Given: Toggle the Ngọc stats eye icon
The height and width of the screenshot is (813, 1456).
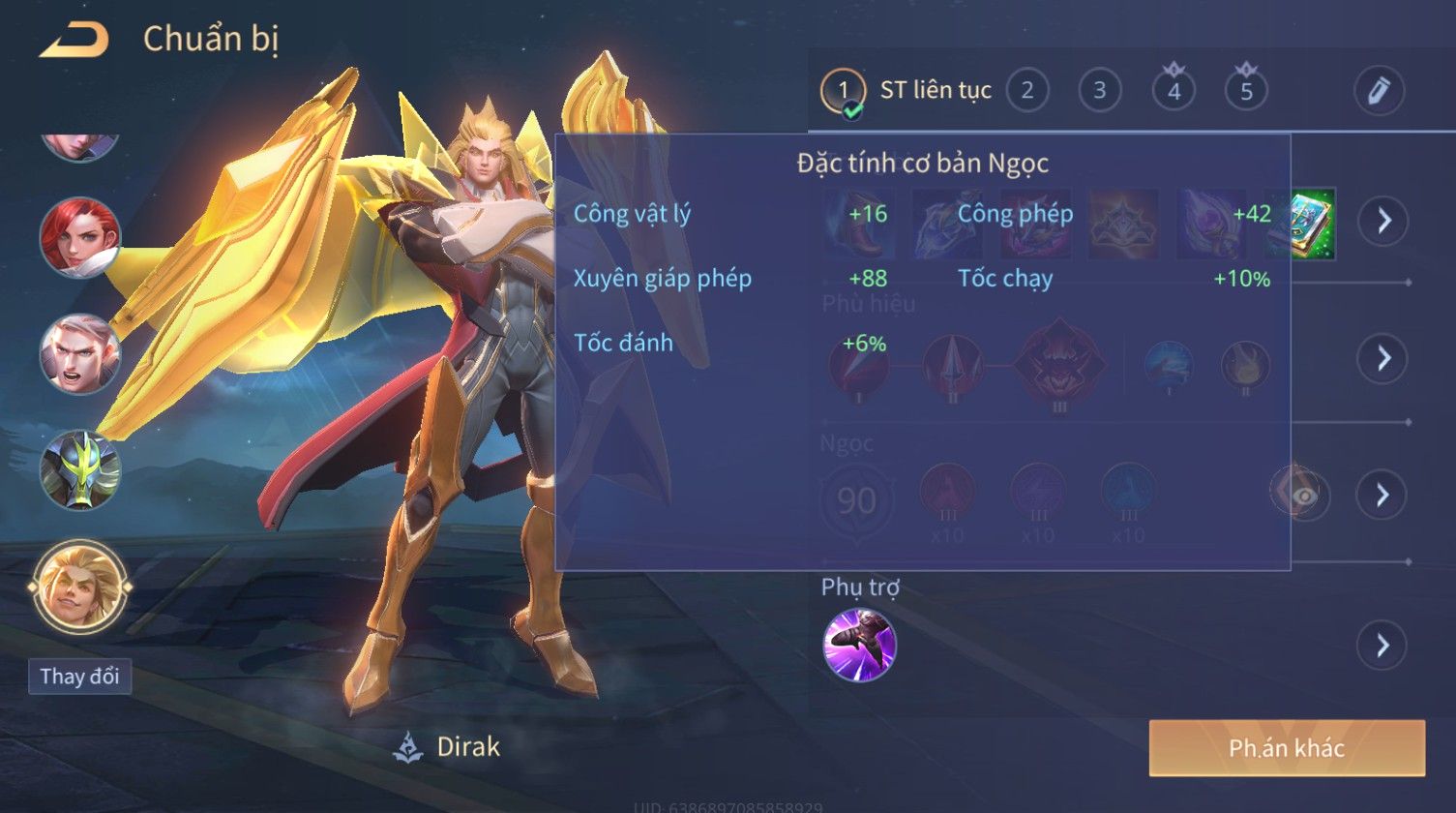Looking at the screenshot, I should 1305,496.
